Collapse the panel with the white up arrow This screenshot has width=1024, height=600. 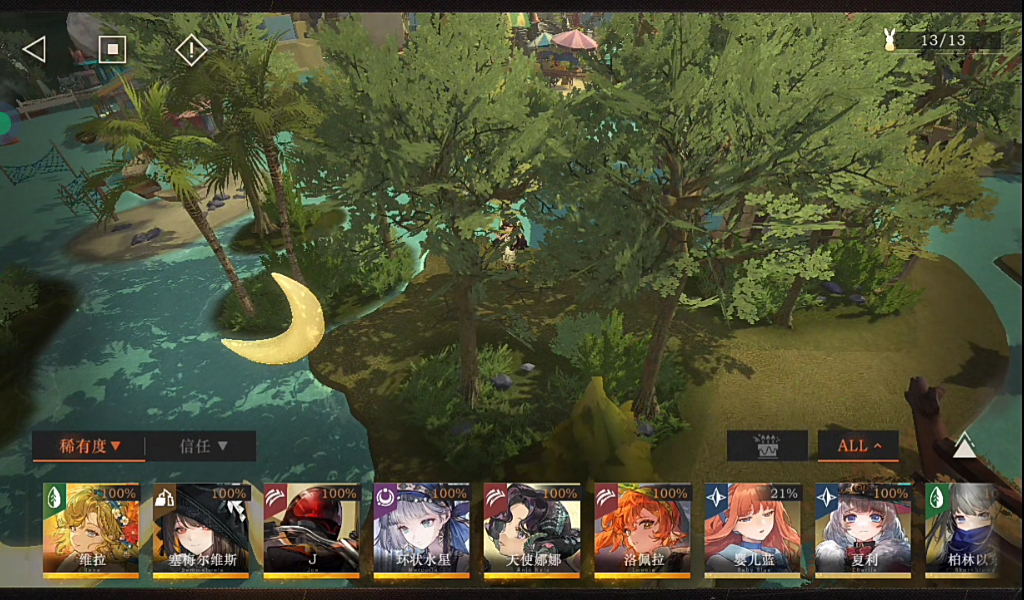(x=964, y=446)
